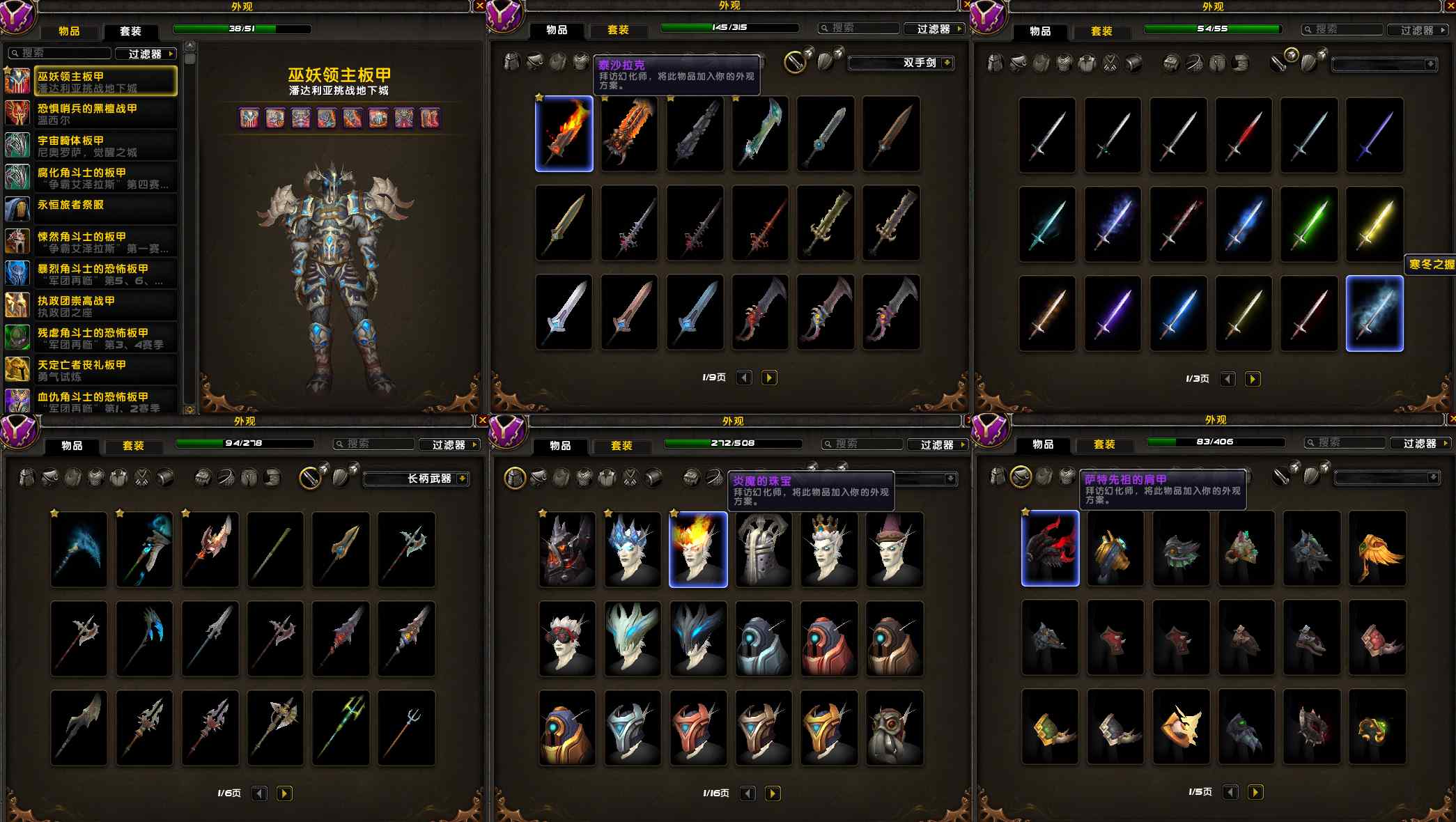Go to next page of the 1/9页 list

coord(769,378)
